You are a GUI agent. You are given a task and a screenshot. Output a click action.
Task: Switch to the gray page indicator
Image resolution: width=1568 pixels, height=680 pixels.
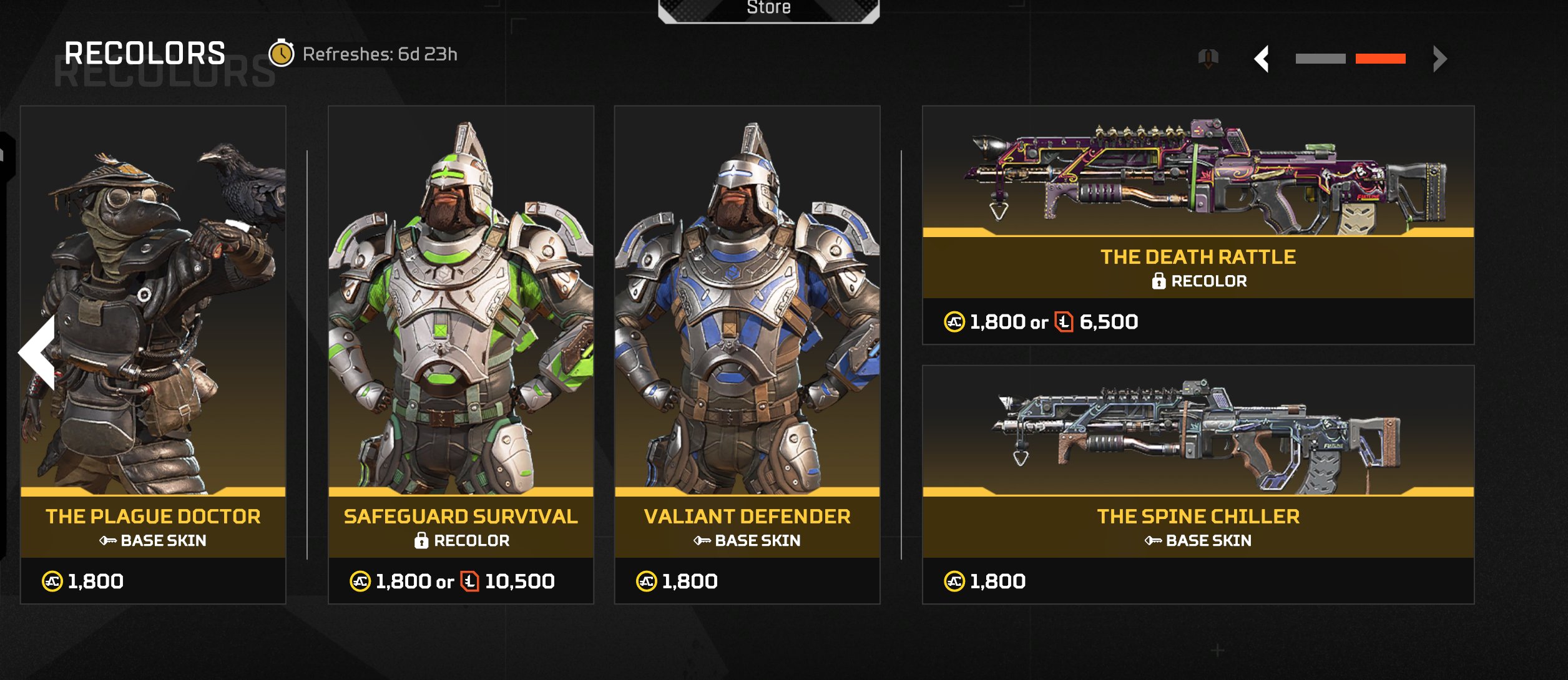1320,59
